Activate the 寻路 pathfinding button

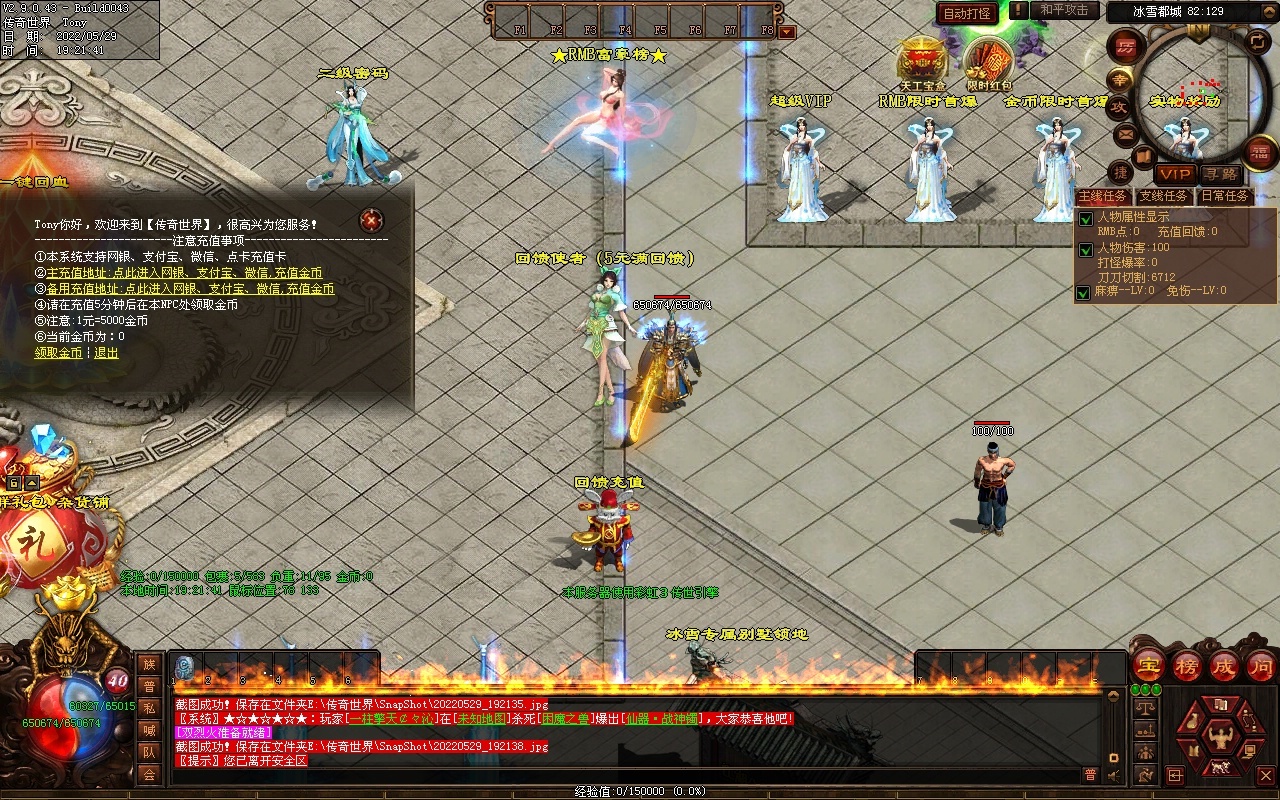coord(1219,174)
